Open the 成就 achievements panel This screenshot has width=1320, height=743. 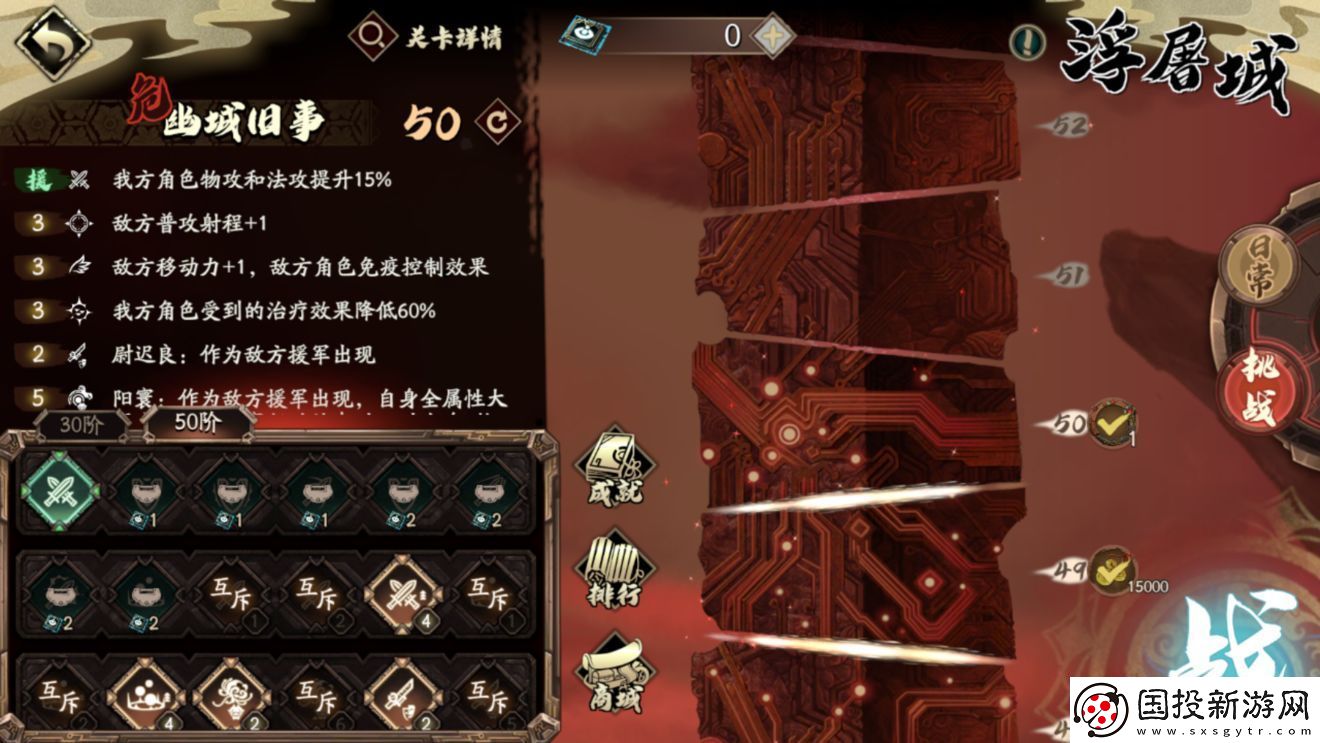pyautogui.click(x=615, y=466)
